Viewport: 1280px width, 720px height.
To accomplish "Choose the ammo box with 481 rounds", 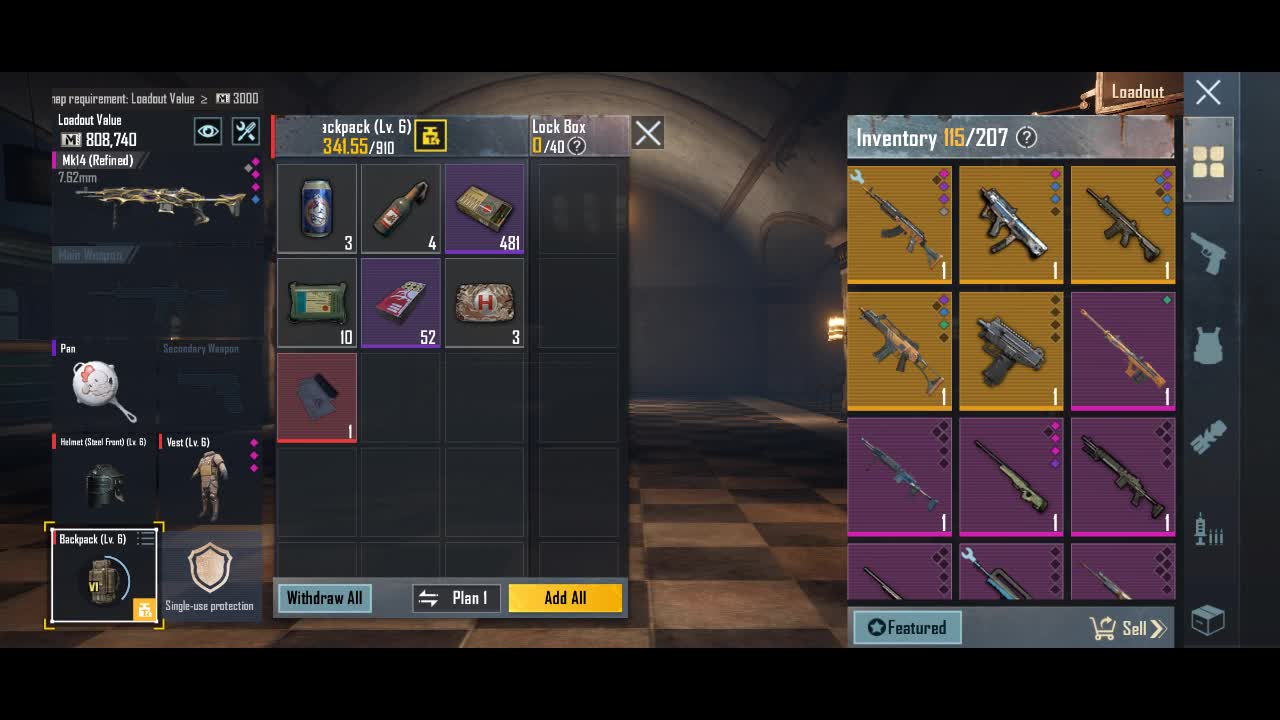I will pyautogui.click(x=485, y=209).
